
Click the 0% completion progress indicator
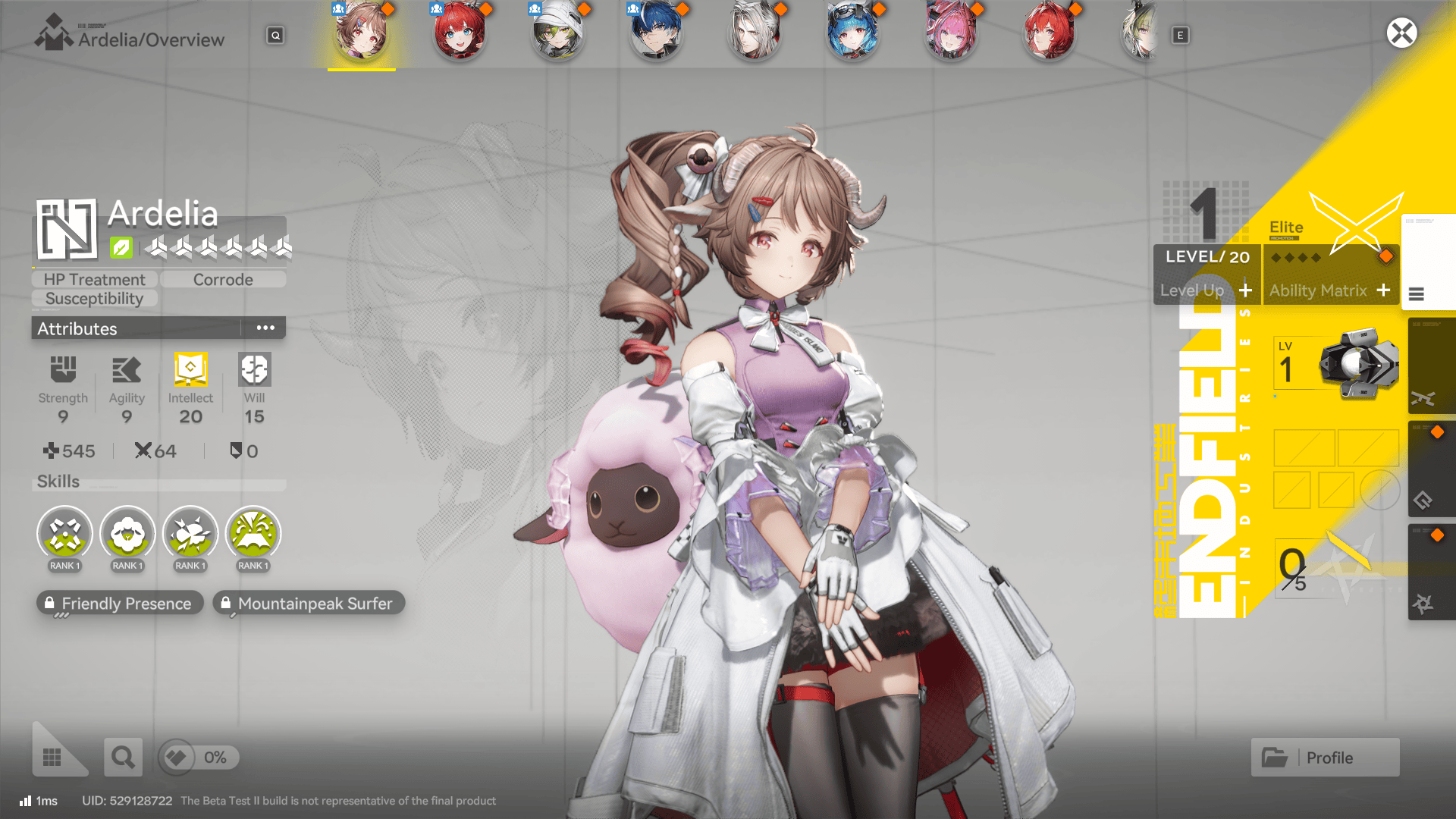(x=198, y=757)
